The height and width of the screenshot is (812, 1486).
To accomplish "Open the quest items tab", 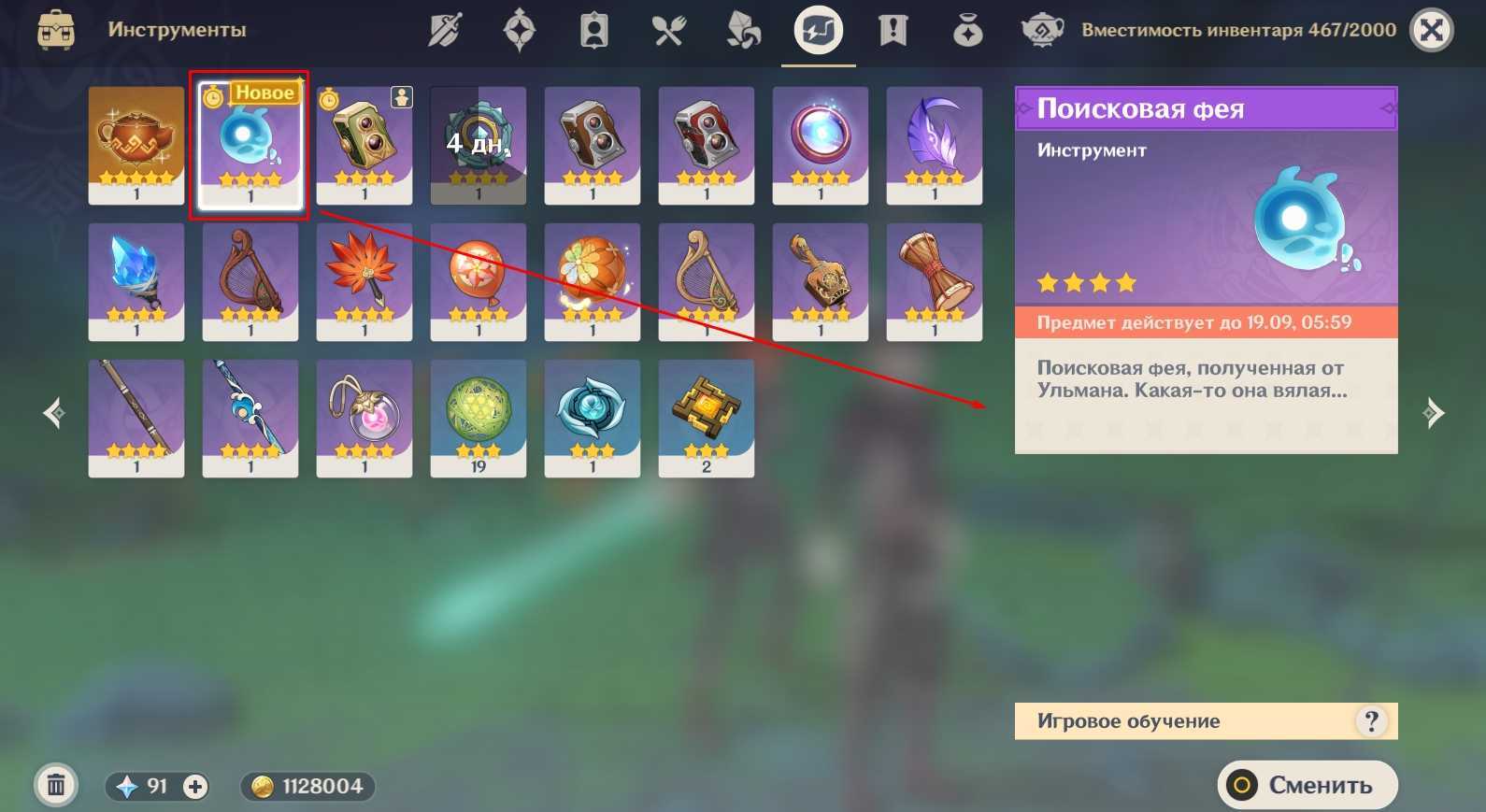I will tap(893, 31).
